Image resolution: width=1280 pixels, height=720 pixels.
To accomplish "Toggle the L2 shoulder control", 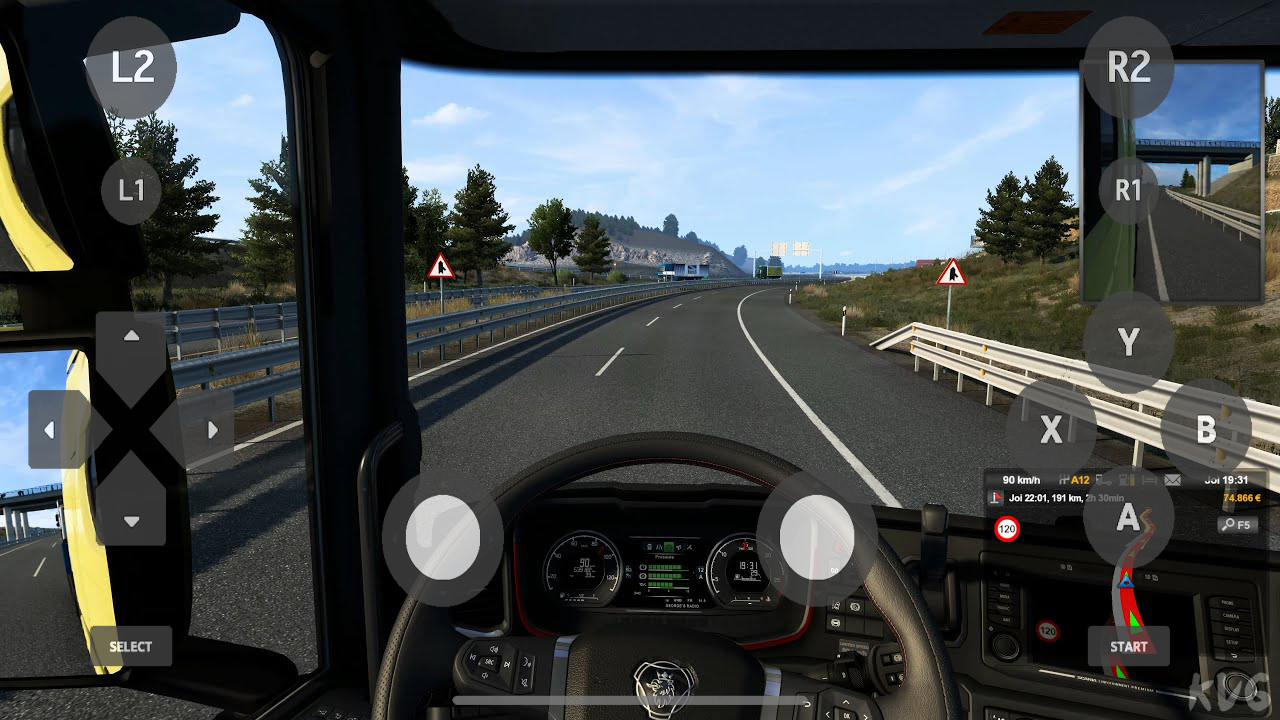I will [131, 66].
